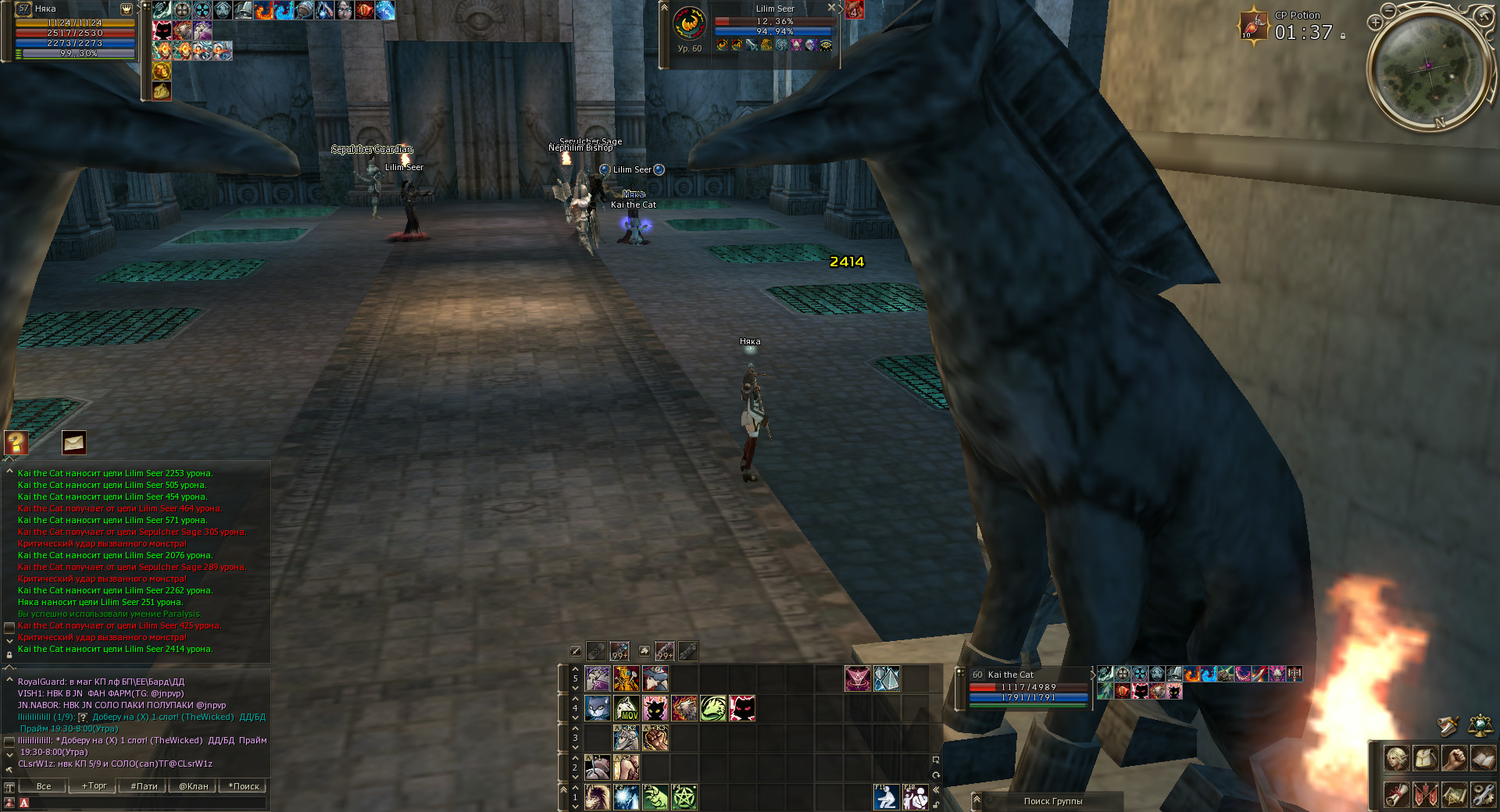Open the system settings wrench button
The image size is (1500, 812).
click(x=1482, y=795)
